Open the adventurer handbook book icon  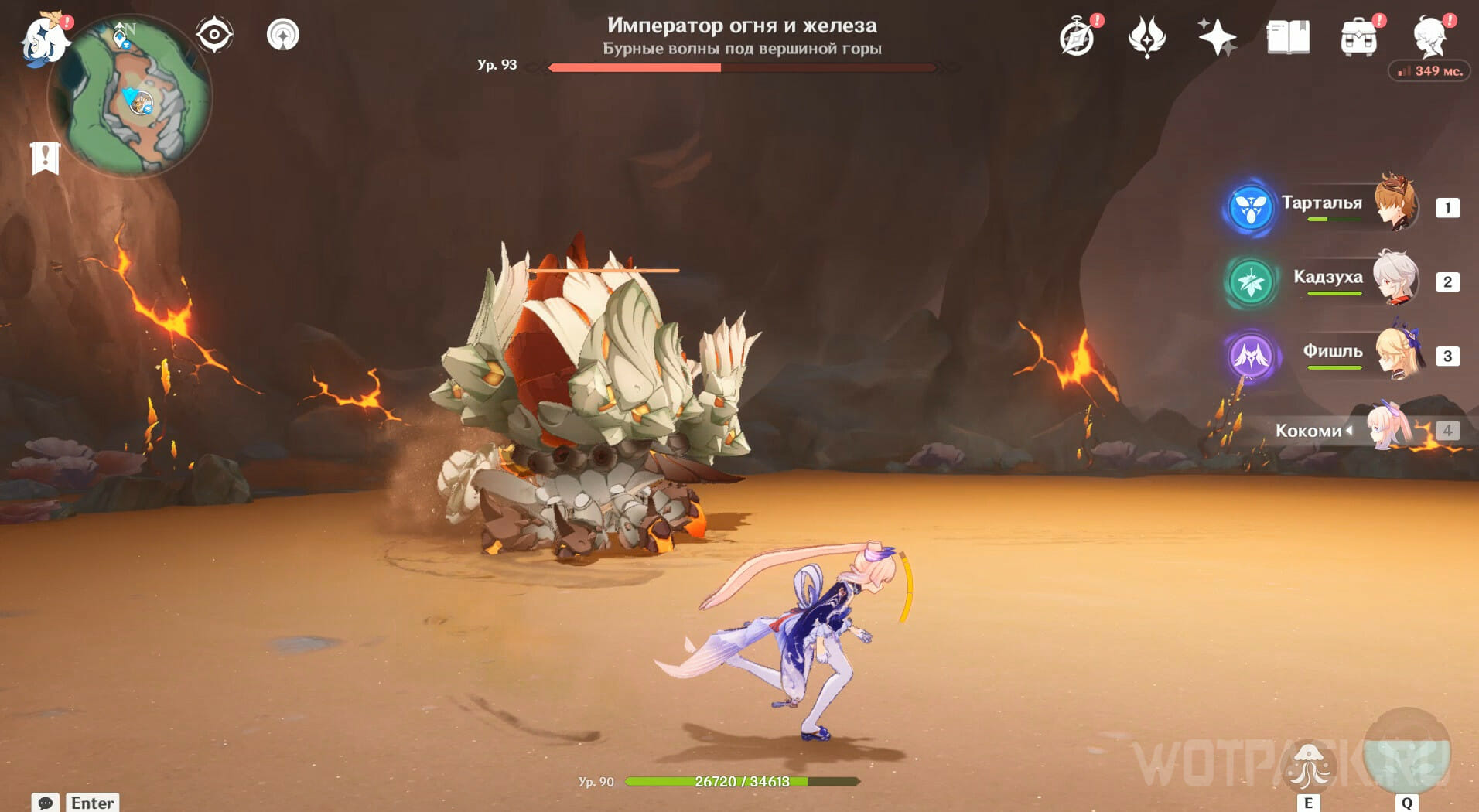tap(1288, 37)
